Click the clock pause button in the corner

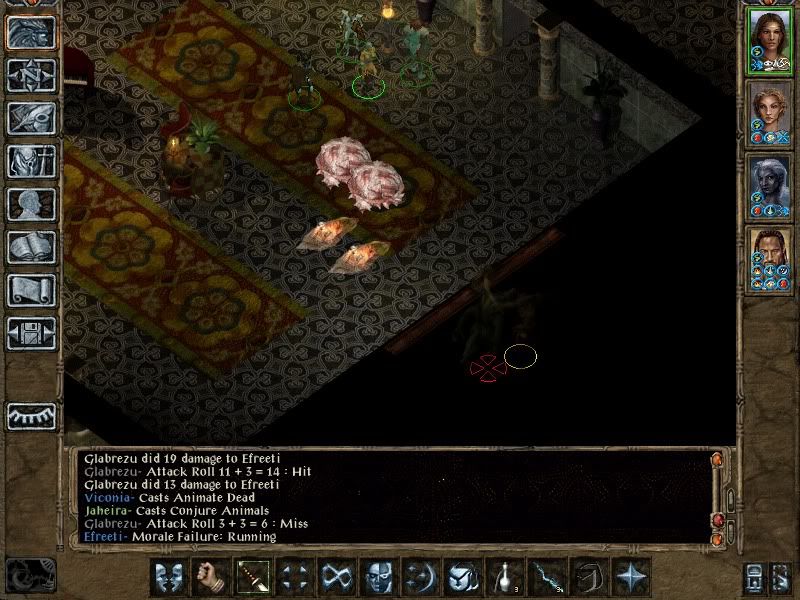tap(28, 575)
